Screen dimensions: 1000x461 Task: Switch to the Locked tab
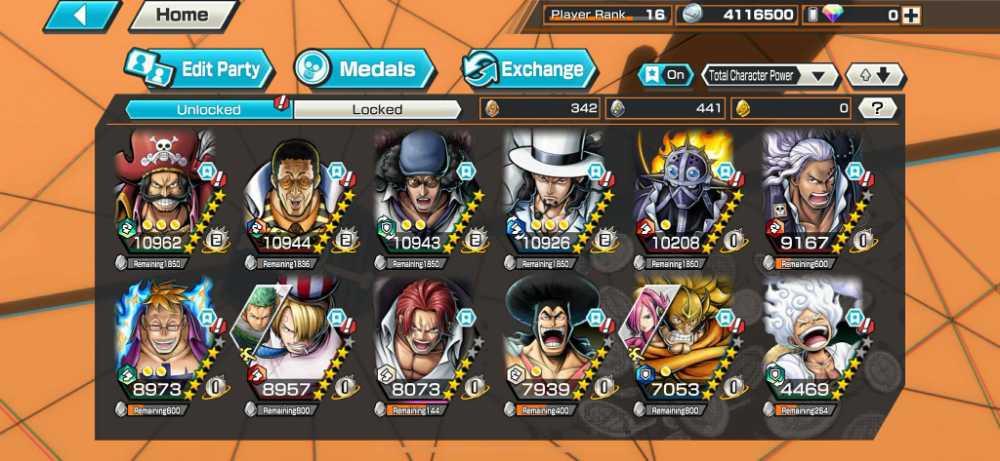[377, 108]
